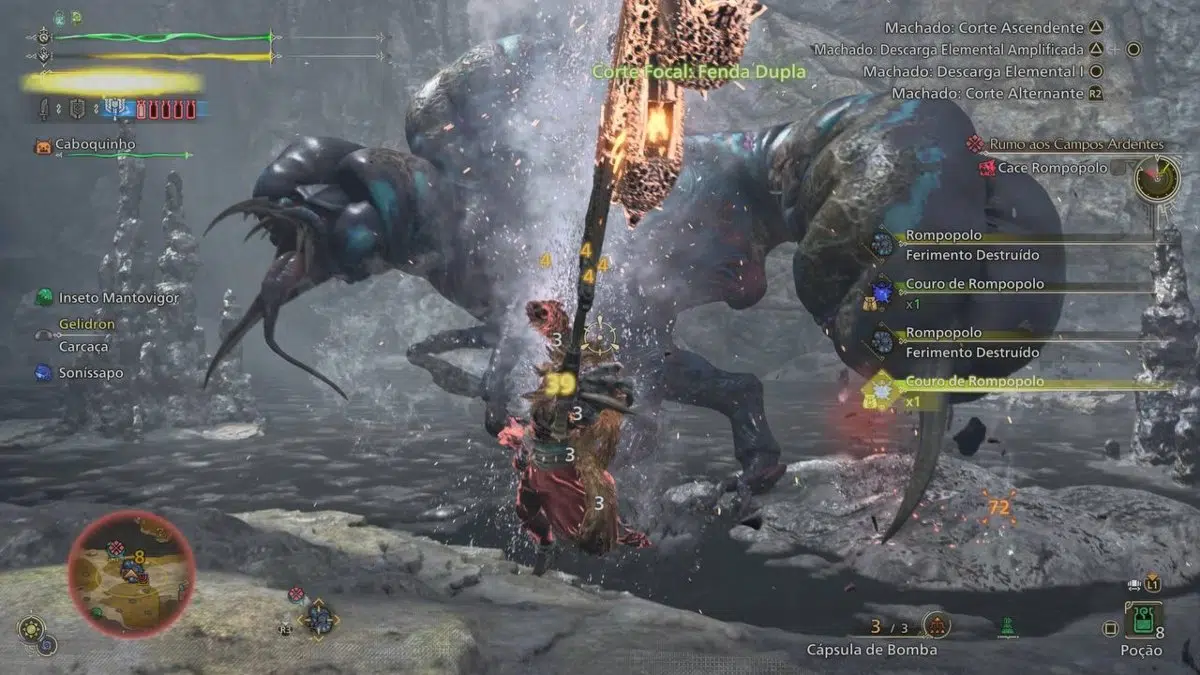Screen dimensions: 1200x675
Task: Open the circular minimap
Action: 131,573
